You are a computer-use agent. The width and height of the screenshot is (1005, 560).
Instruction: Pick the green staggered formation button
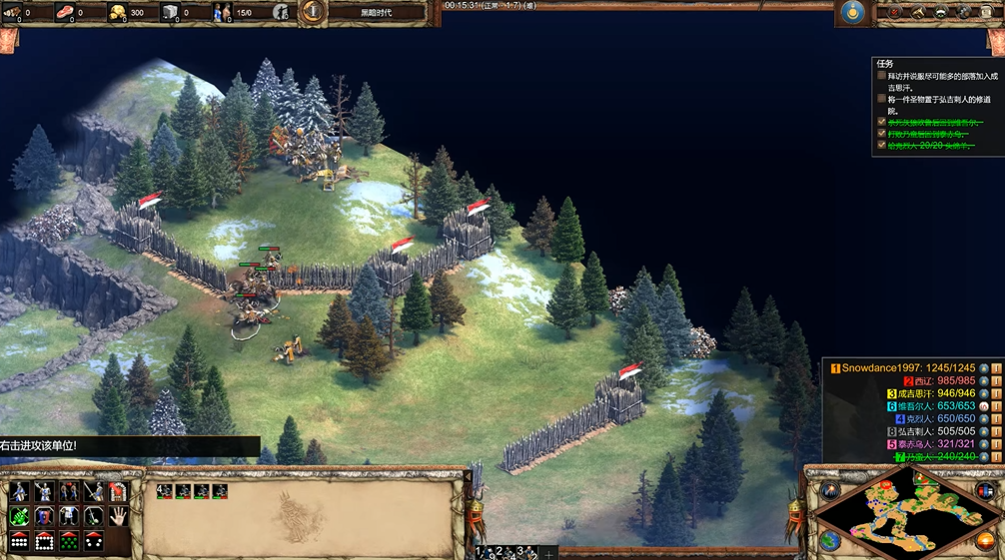pyautogui.click(x=69, y=541)
